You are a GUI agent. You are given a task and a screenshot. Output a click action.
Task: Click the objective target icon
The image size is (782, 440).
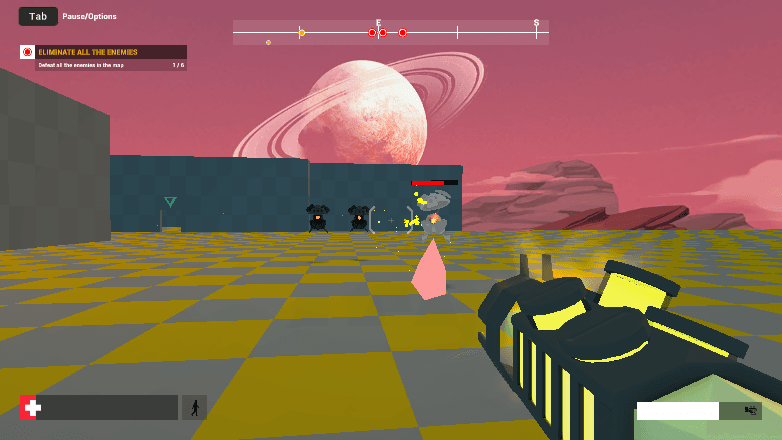(28, 52)
